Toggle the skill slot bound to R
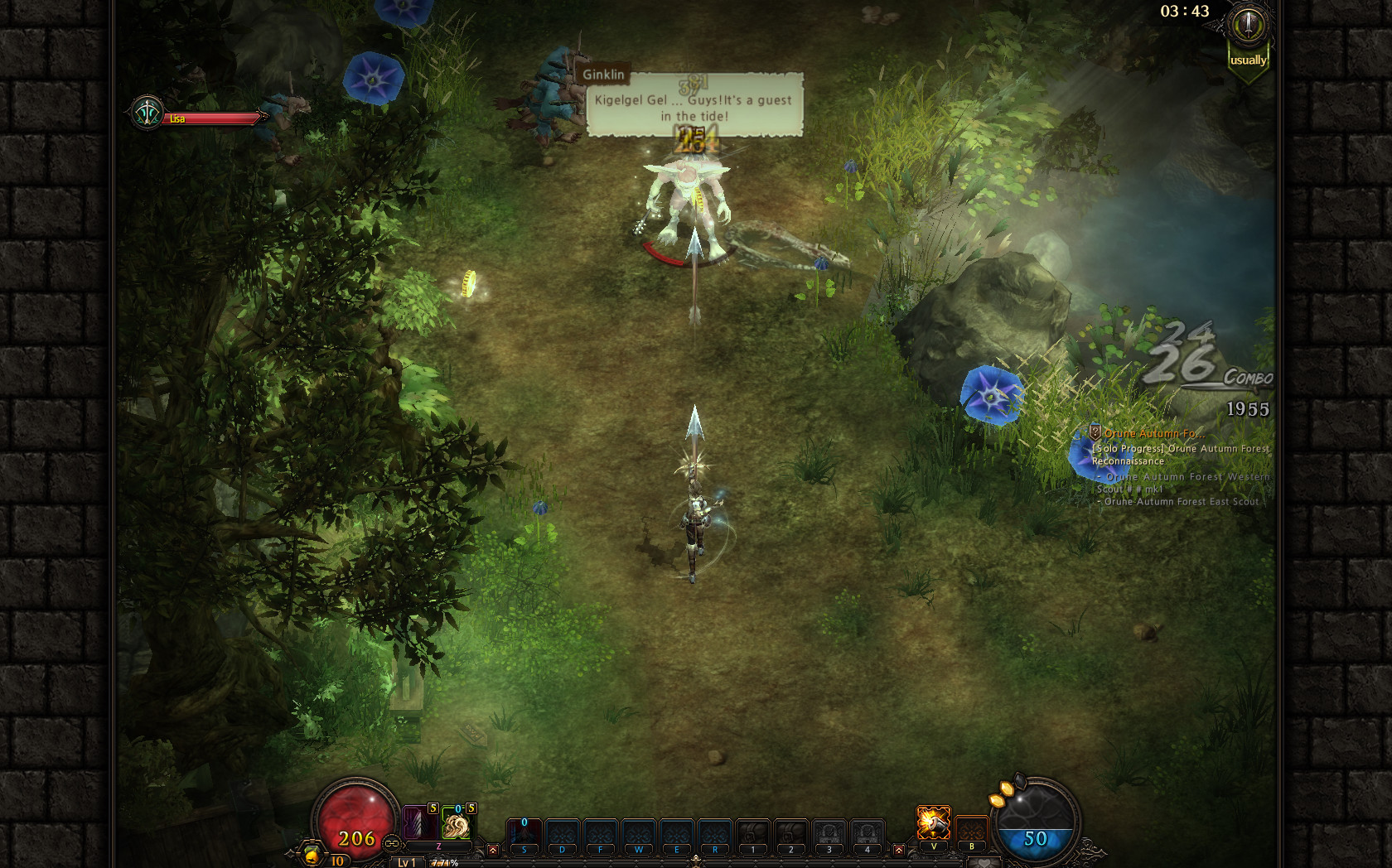Screen dimensions: 1392x868 point(713,827)
